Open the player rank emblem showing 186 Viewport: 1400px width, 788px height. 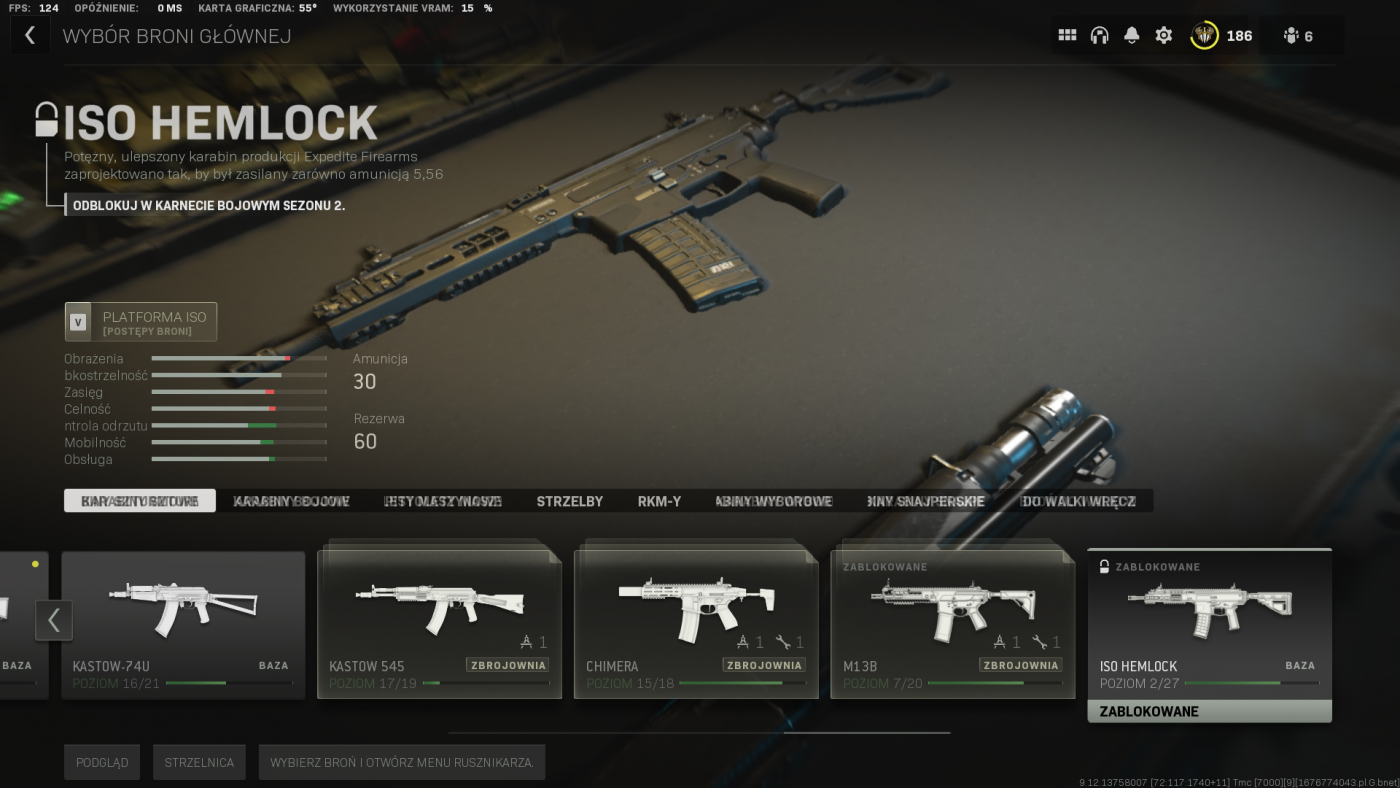tap(1221, 36)
